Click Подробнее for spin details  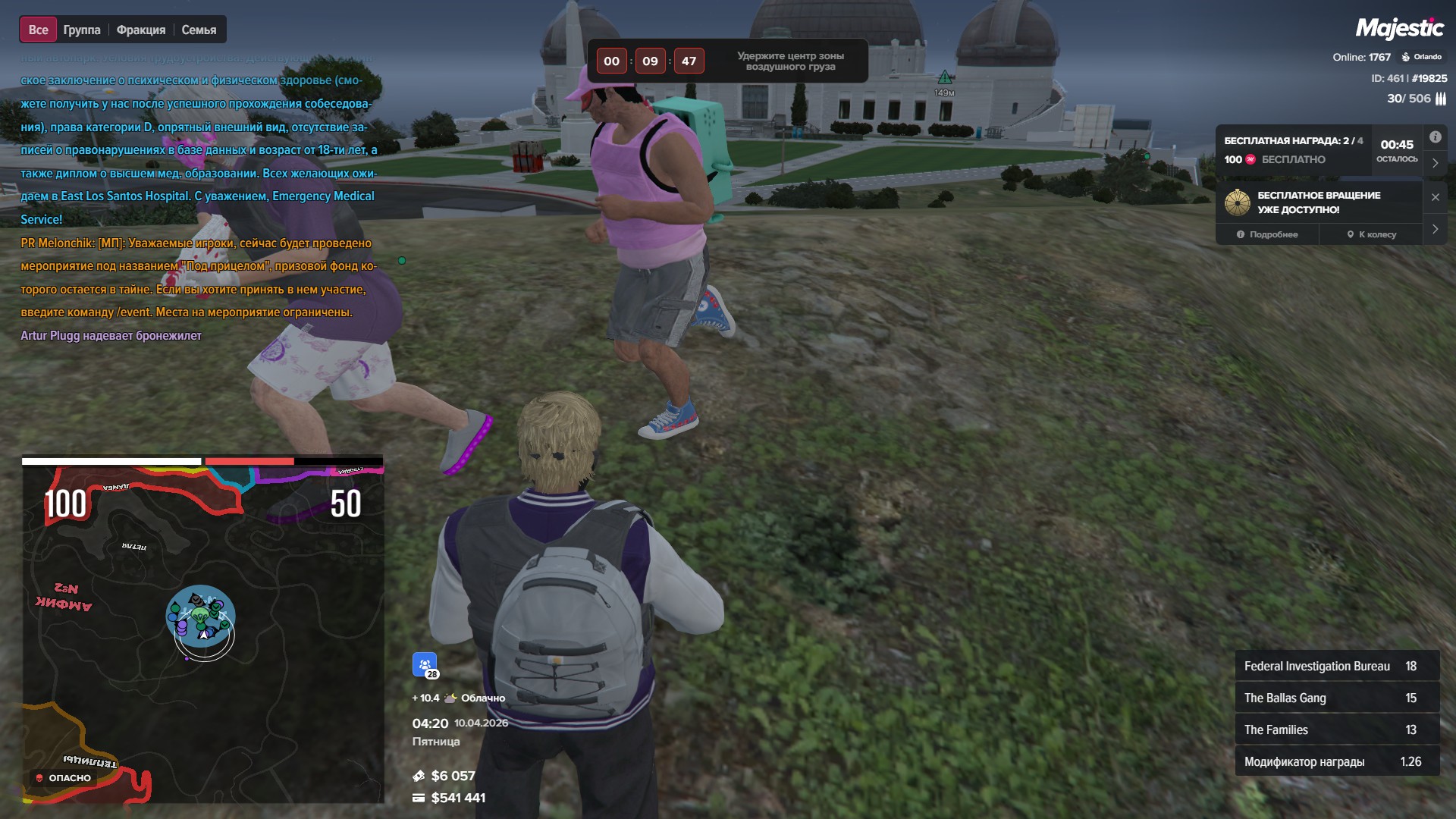(1267, 234)
